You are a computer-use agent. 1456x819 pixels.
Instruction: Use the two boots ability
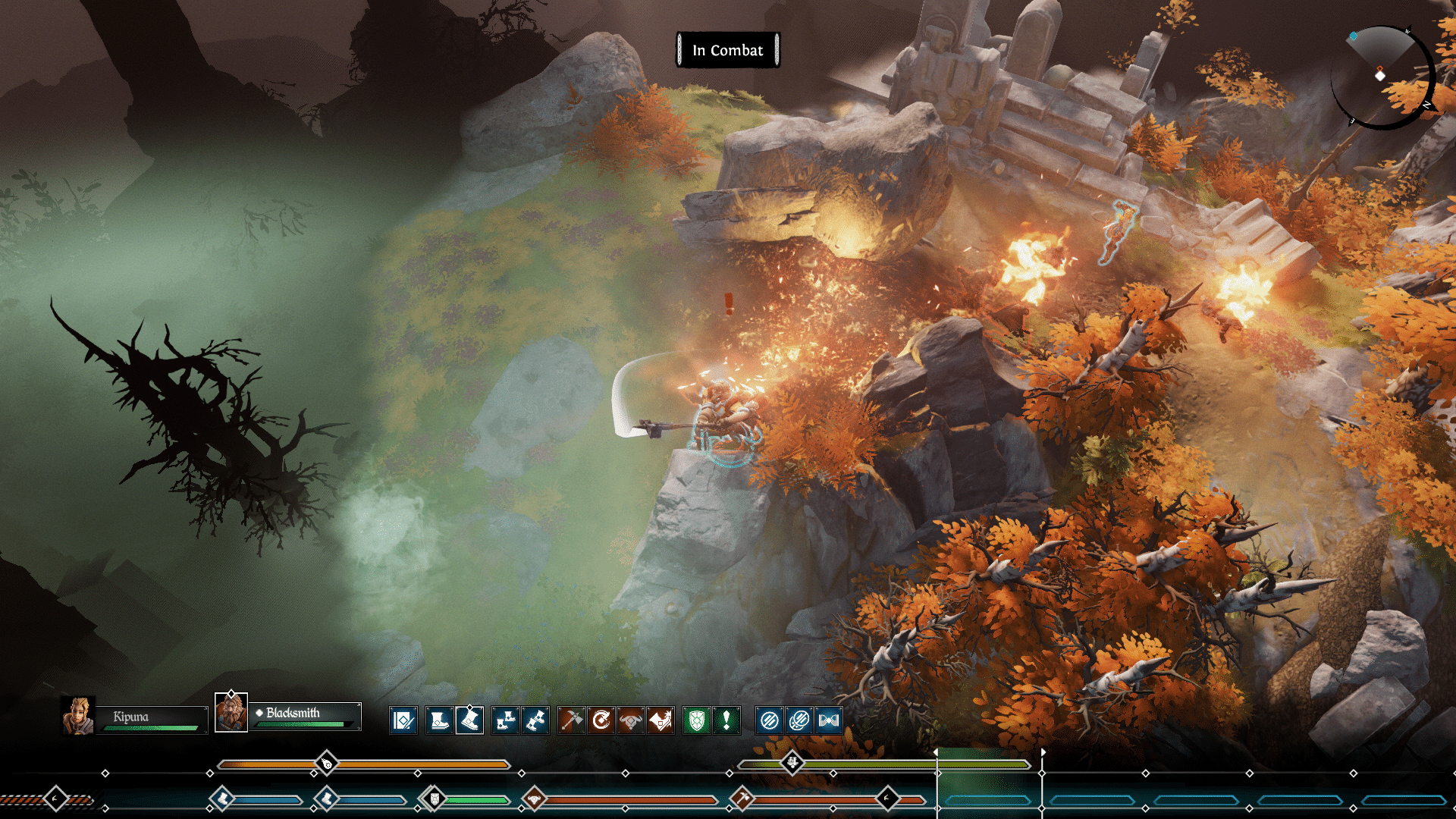tap(505, 720)
